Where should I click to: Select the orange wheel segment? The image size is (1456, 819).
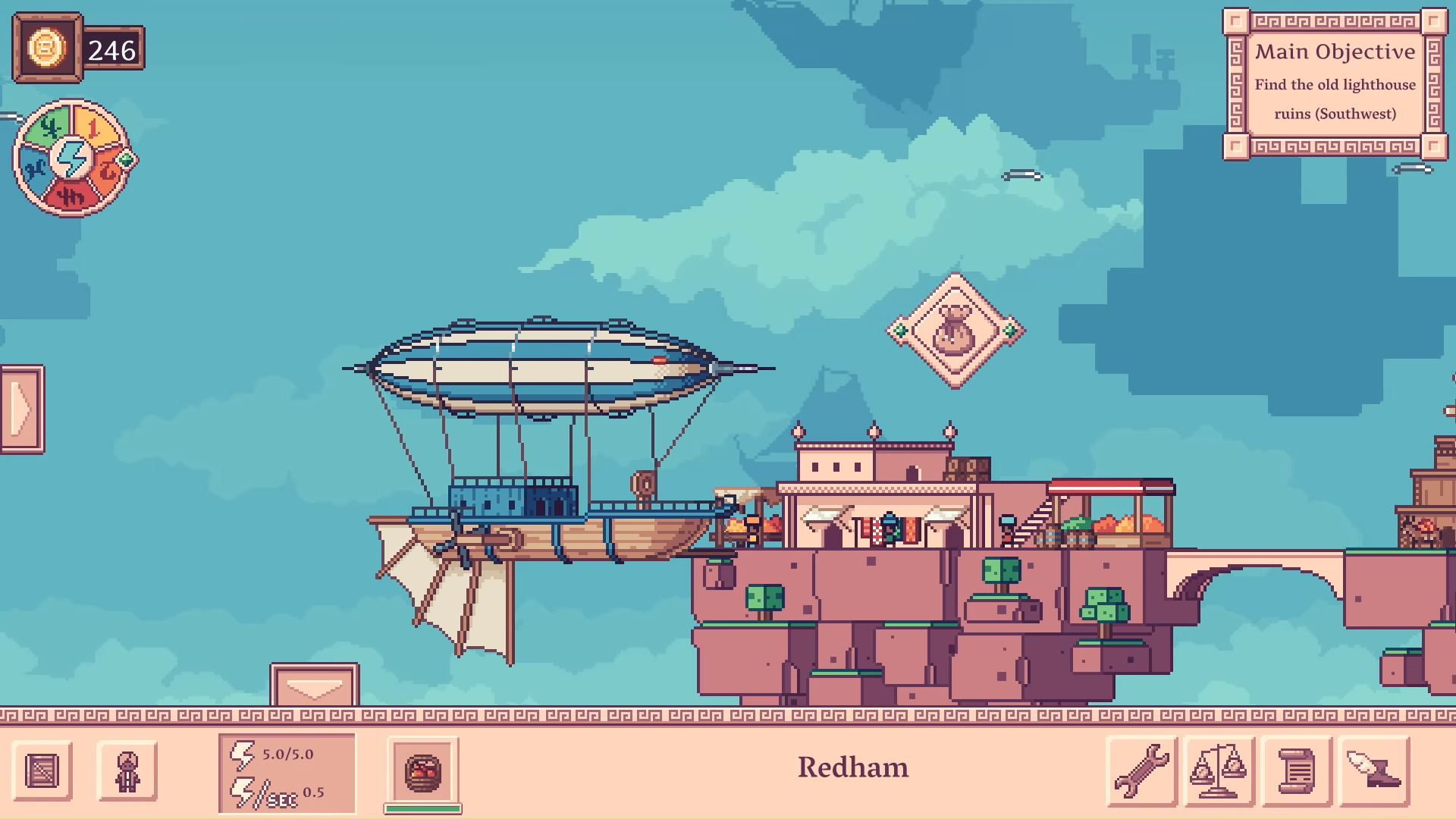click(108, 171)
